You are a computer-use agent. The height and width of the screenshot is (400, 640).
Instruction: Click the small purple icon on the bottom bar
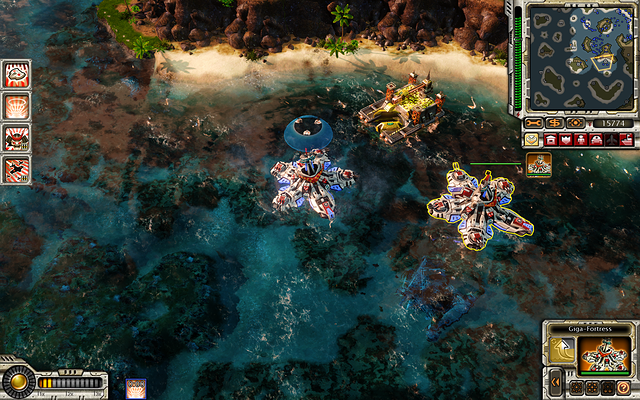tap(136, 389)
